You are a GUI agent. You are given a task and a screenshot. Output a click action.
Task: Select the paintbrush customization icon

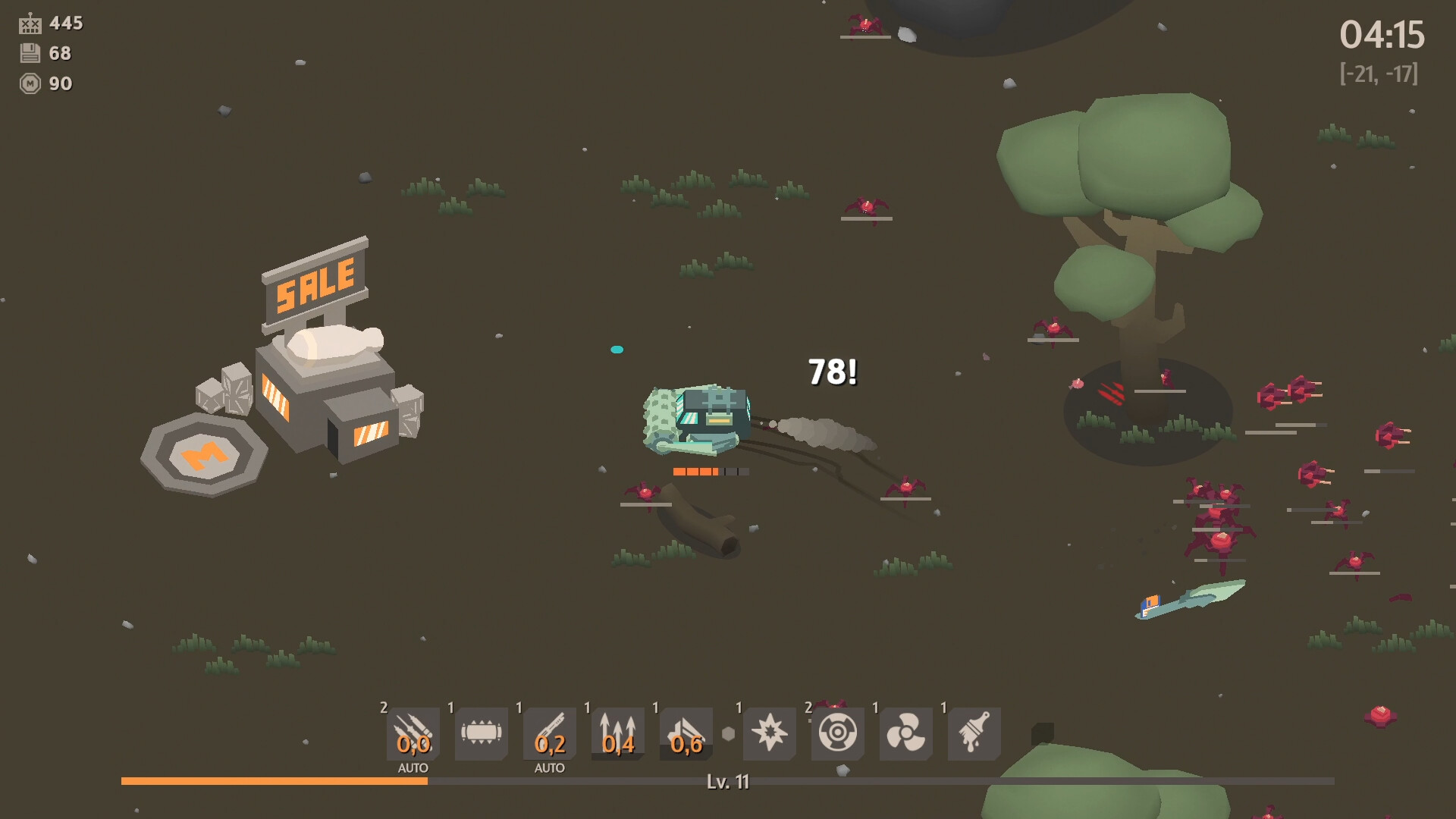[x=973, y=732]
